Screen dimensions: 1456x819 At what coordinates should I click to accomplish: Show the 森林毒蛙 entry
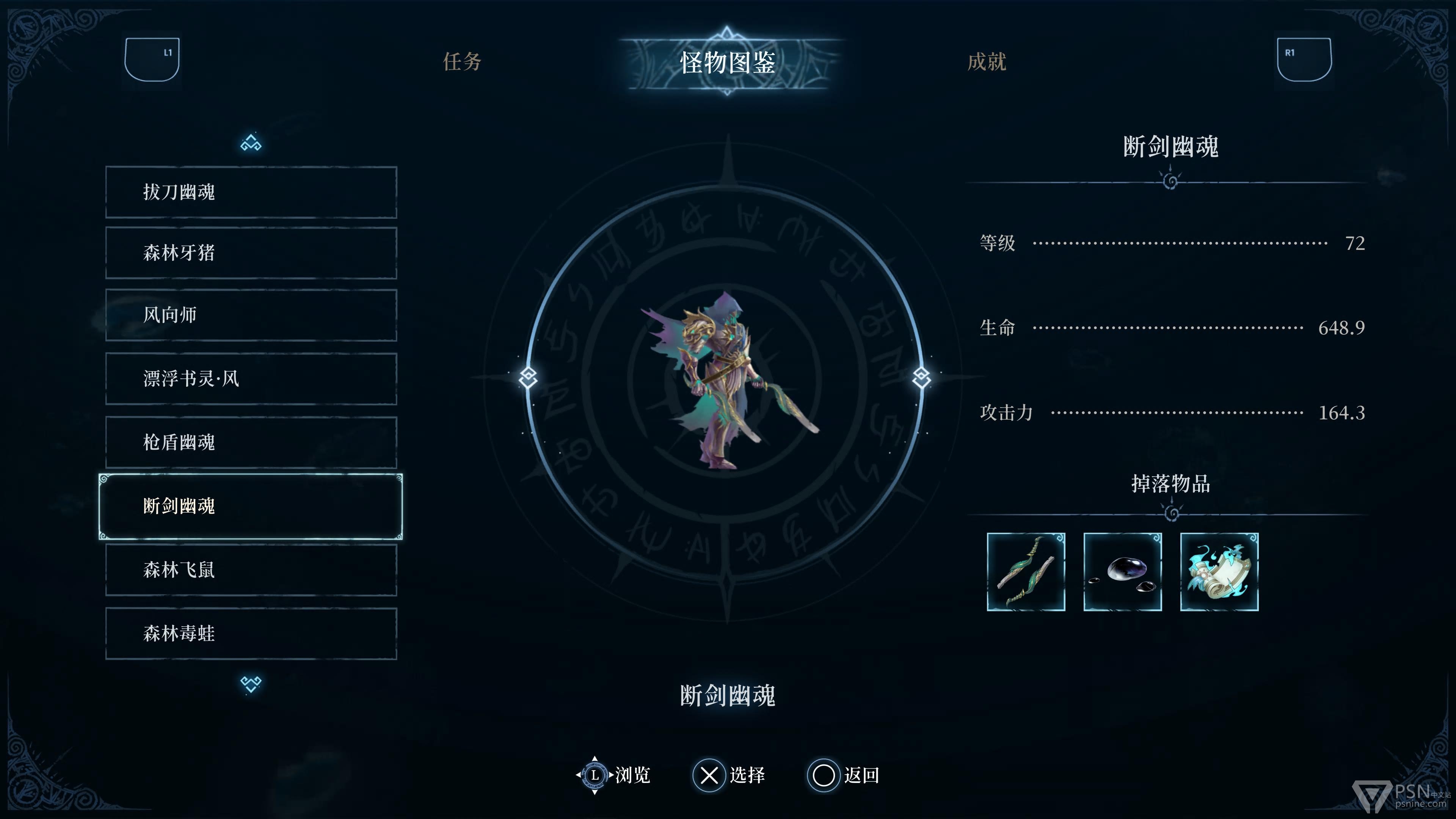pyautogui.click(x=251, y=633)
